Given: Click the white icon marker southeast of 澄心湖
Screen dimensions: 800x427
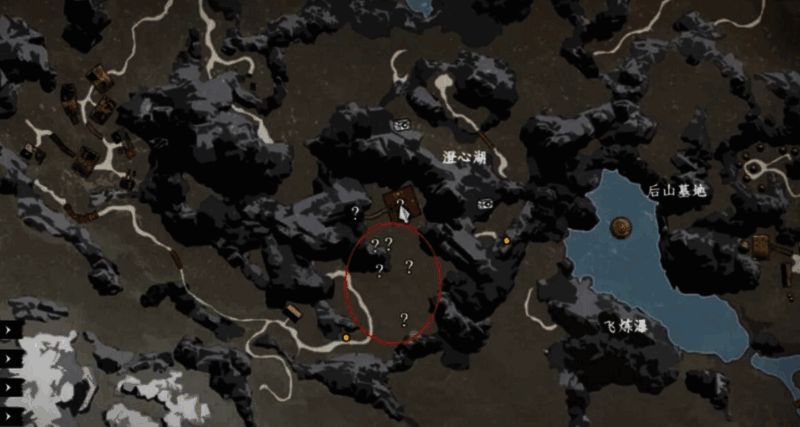Looking at the screenshot, I should coord(485,204).
